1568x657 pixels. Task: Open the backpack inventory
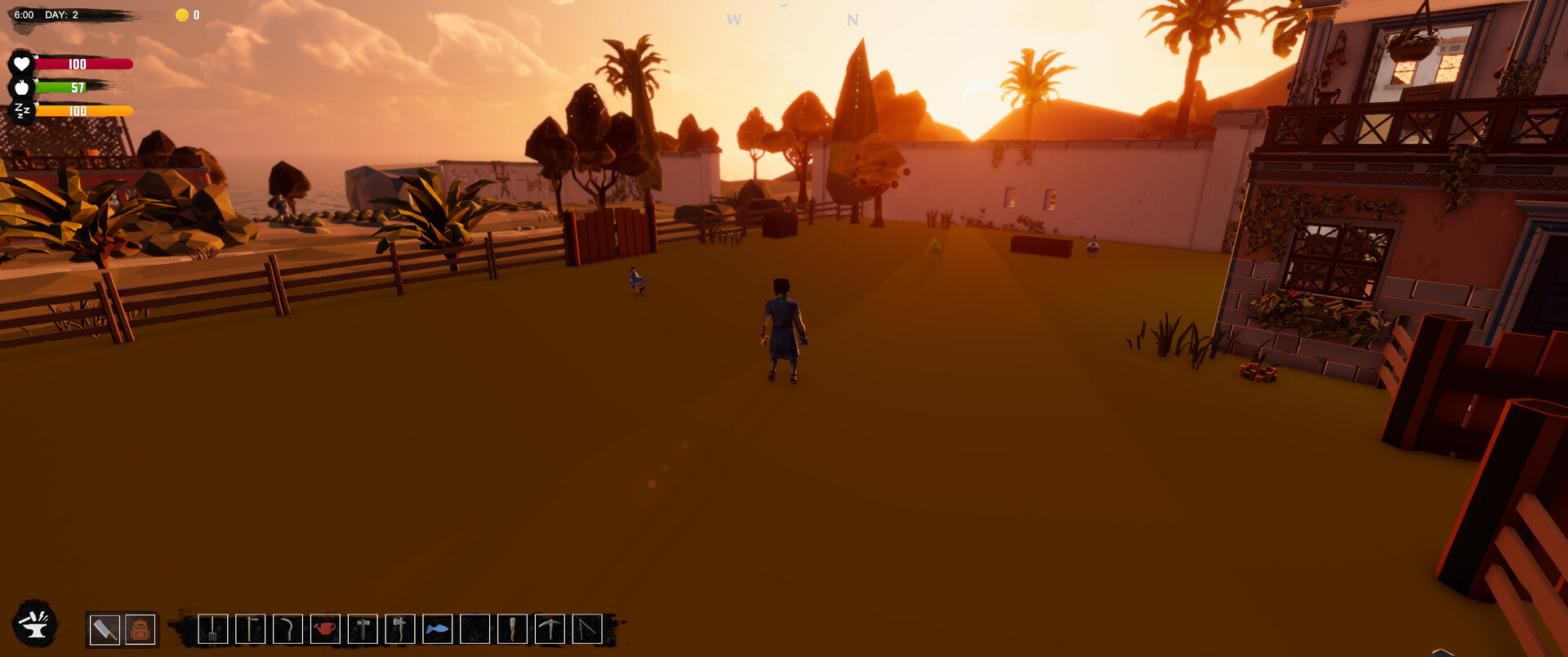coord(139,630)
